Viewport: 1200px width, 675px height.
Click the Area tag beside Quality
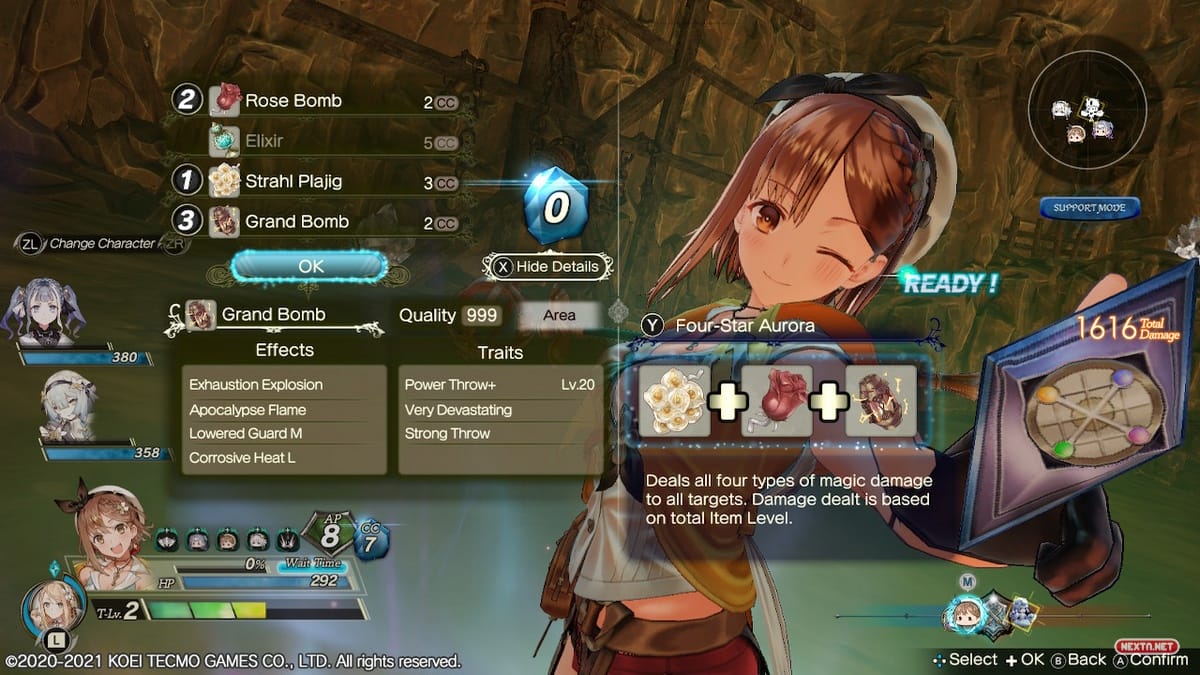(x=559, y=315)
